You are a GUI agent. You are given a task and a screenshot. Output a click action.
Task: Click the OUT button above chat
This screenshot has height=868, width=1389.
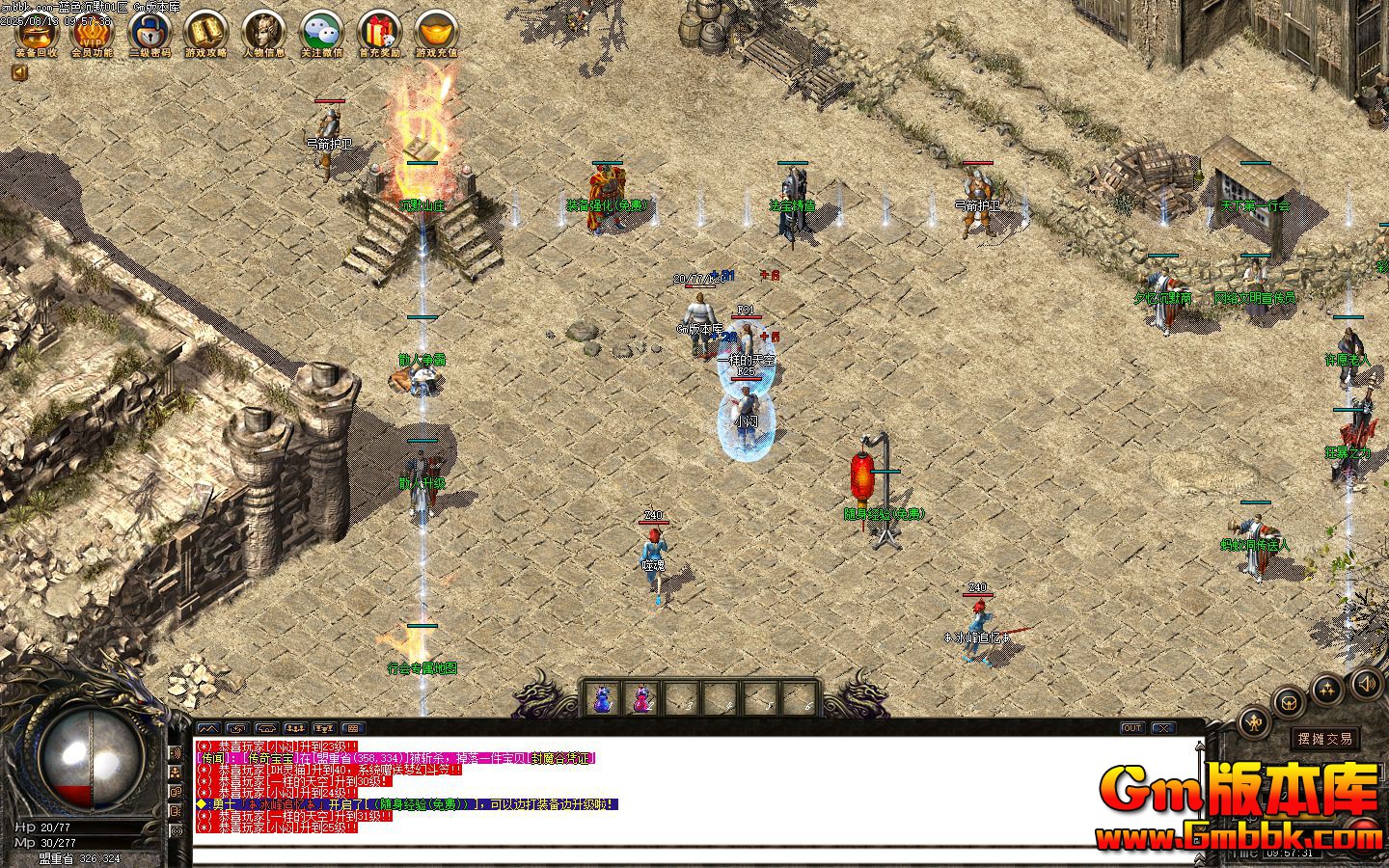1131,728
